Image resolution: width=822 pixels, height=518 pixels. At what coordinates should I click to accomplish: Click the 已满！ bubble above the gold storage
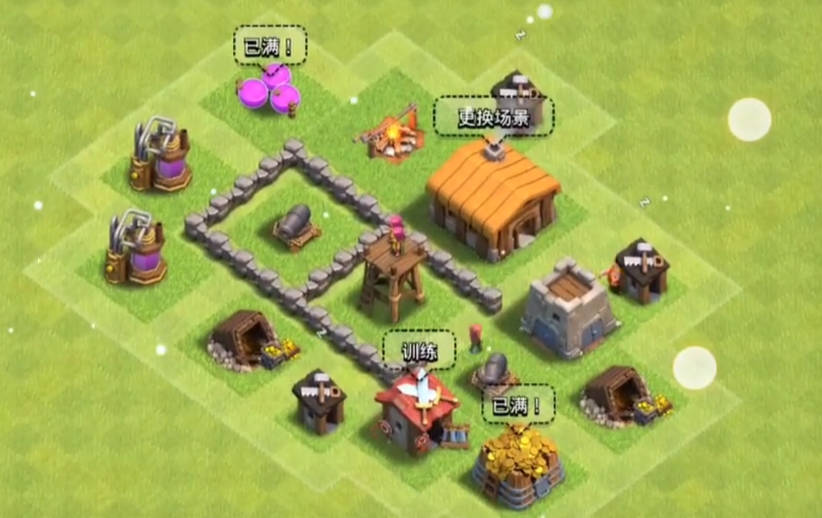518,404
